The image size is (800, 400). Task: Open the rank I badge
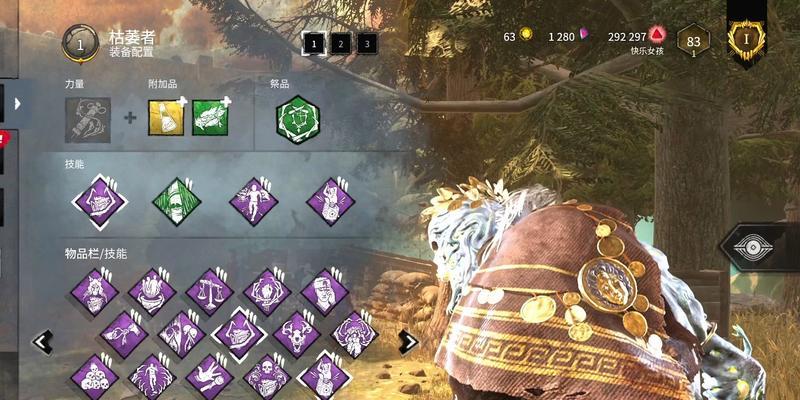tap(746, 38)
